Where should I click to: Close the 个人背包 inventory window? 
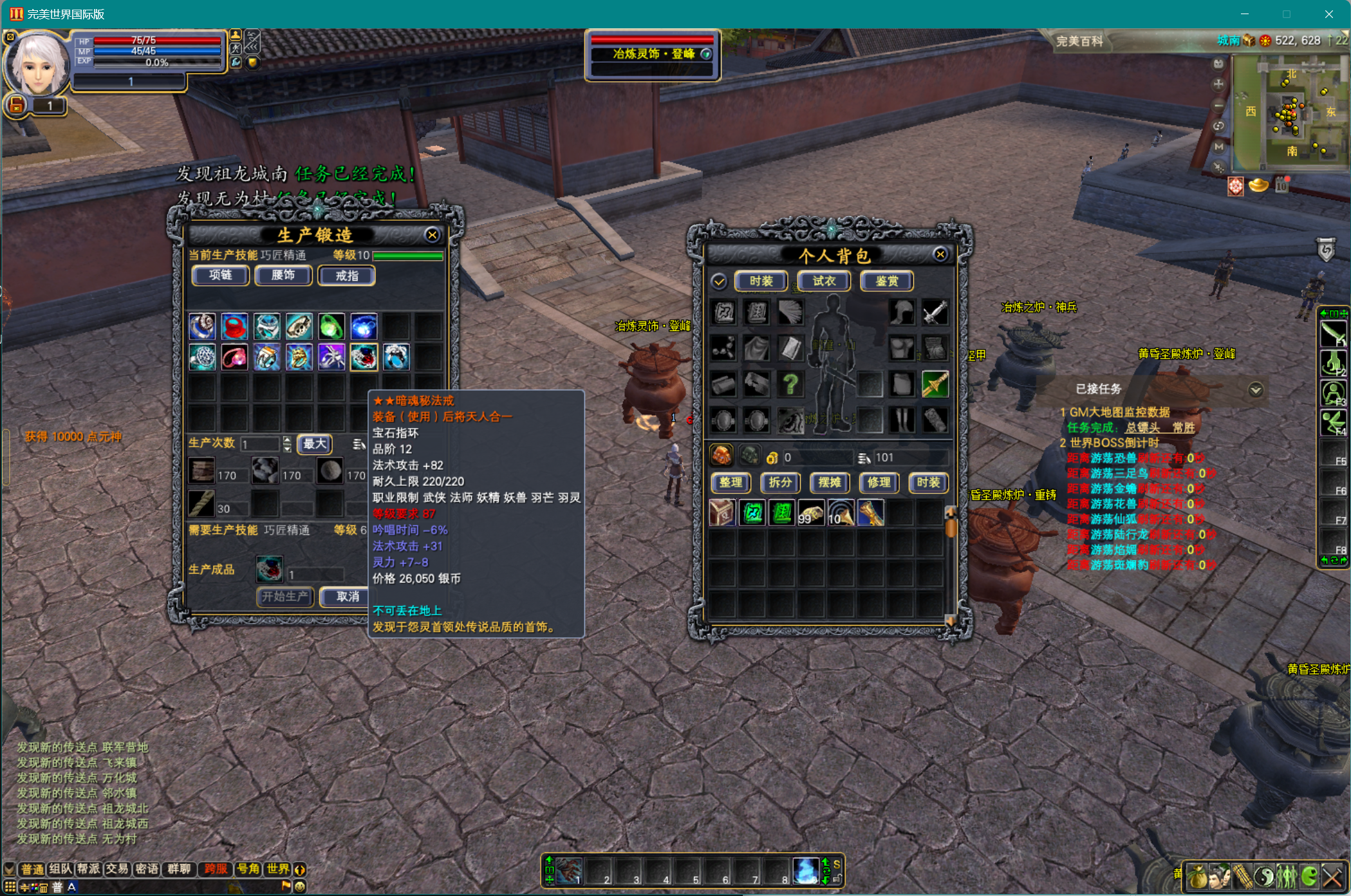[940, 254]
